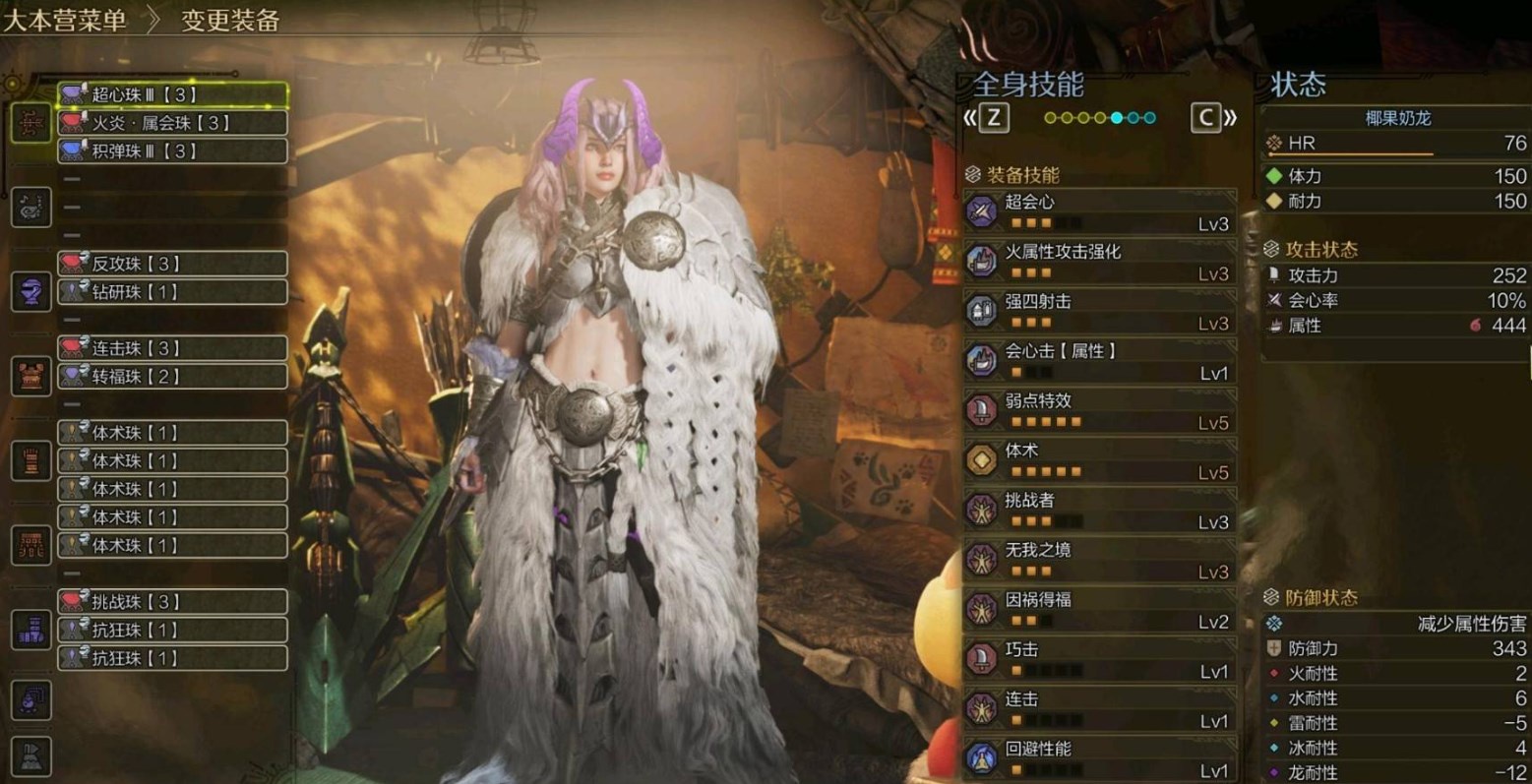Select the 火属性攻击强化 skill row
The height and width of the screenshot is (784, 1532).
[1100, 261]
